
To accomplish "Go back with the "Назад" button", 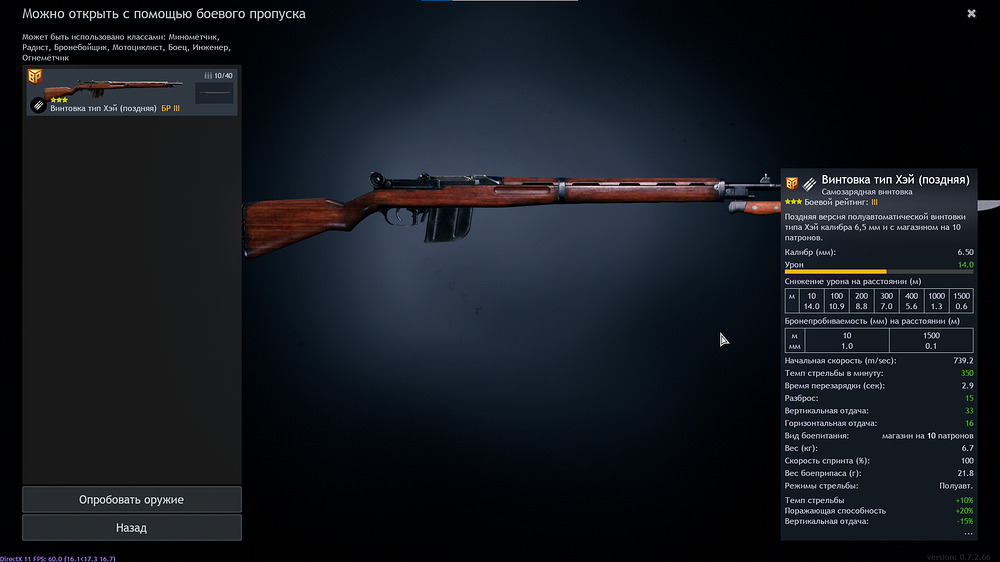I will (131, 527).
